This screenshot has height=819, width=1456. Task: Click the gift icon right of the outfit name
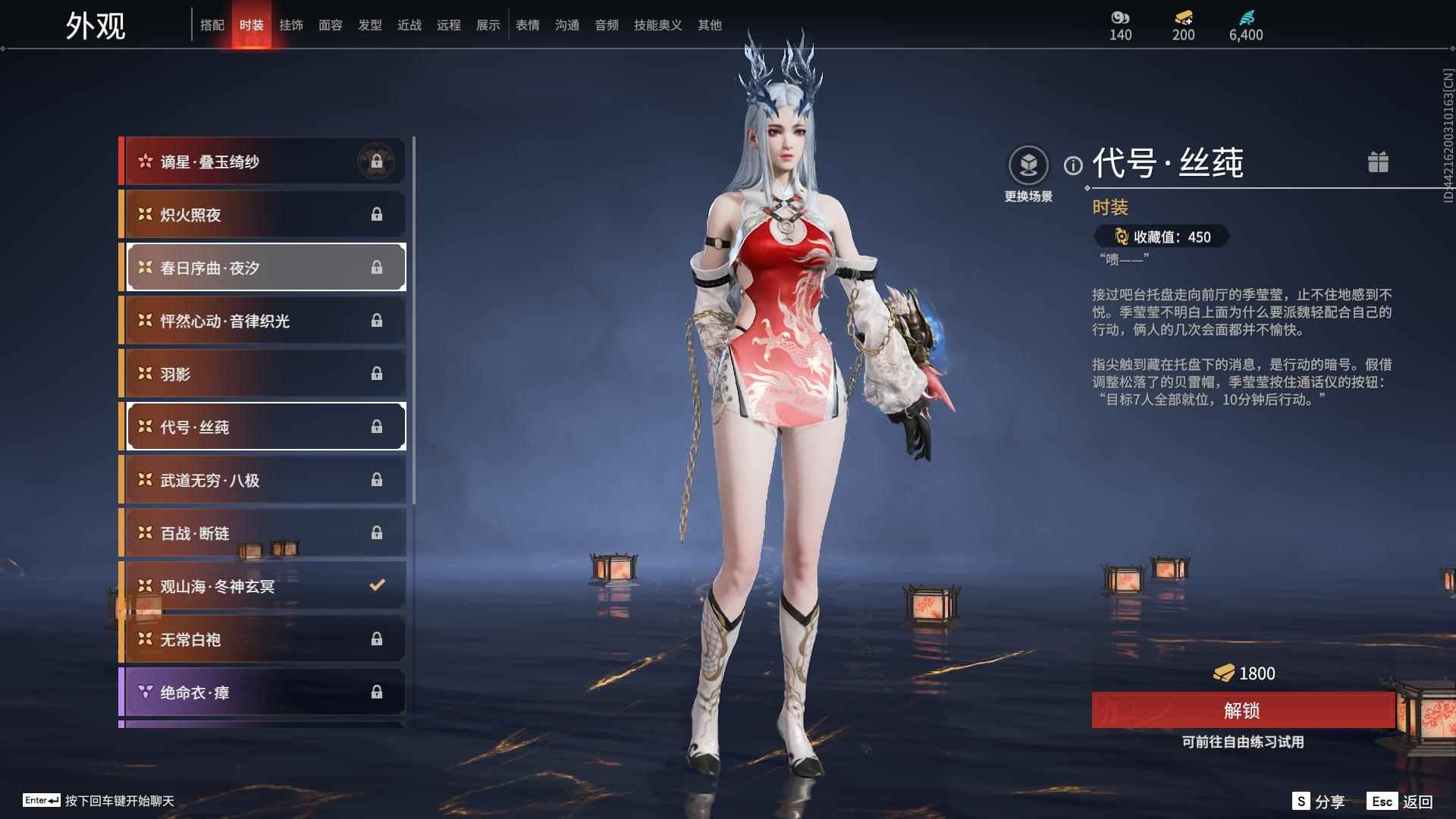click(1379, 162)
